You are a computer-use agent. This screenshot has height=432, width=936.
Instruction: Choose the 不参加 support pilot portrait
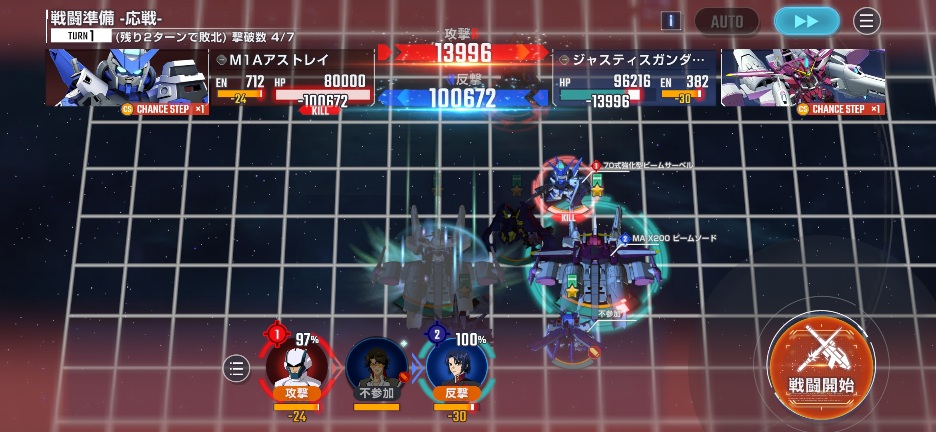coord(377,366)
